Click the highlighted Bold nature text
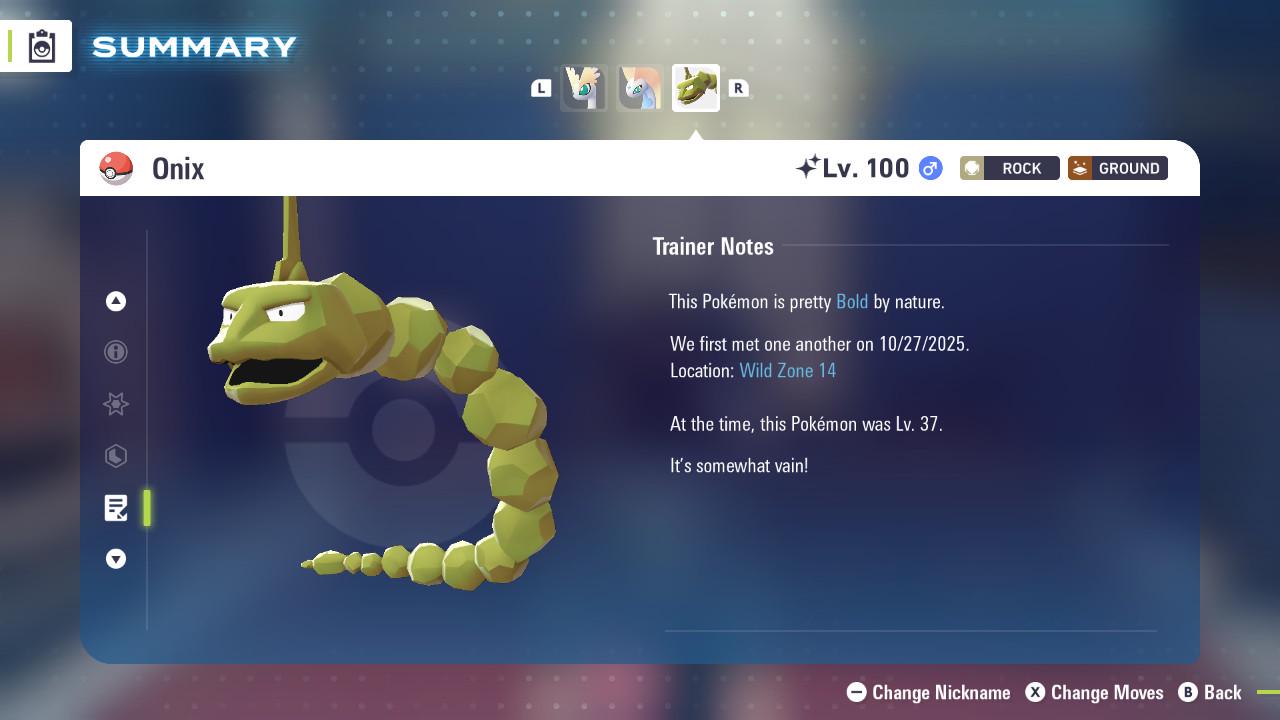1280x720 pixels. (851, 301)
